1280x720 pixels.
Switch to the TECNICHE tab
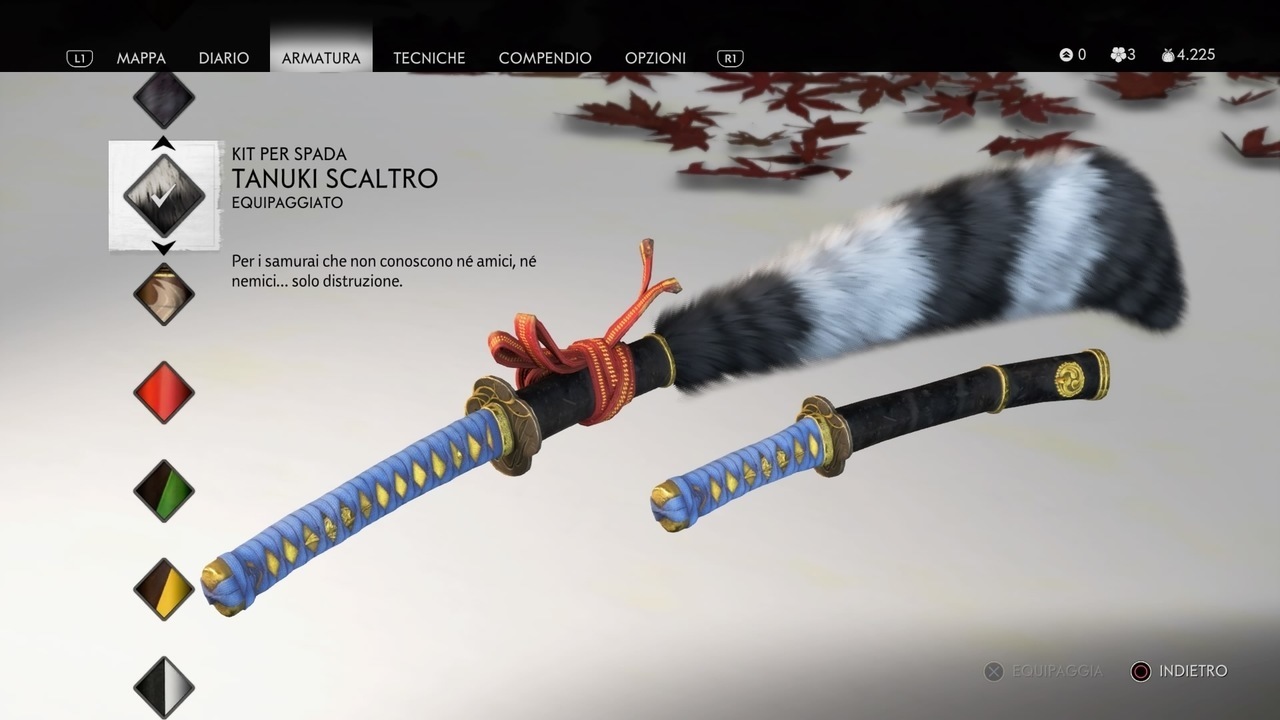(x=429, y=58)
